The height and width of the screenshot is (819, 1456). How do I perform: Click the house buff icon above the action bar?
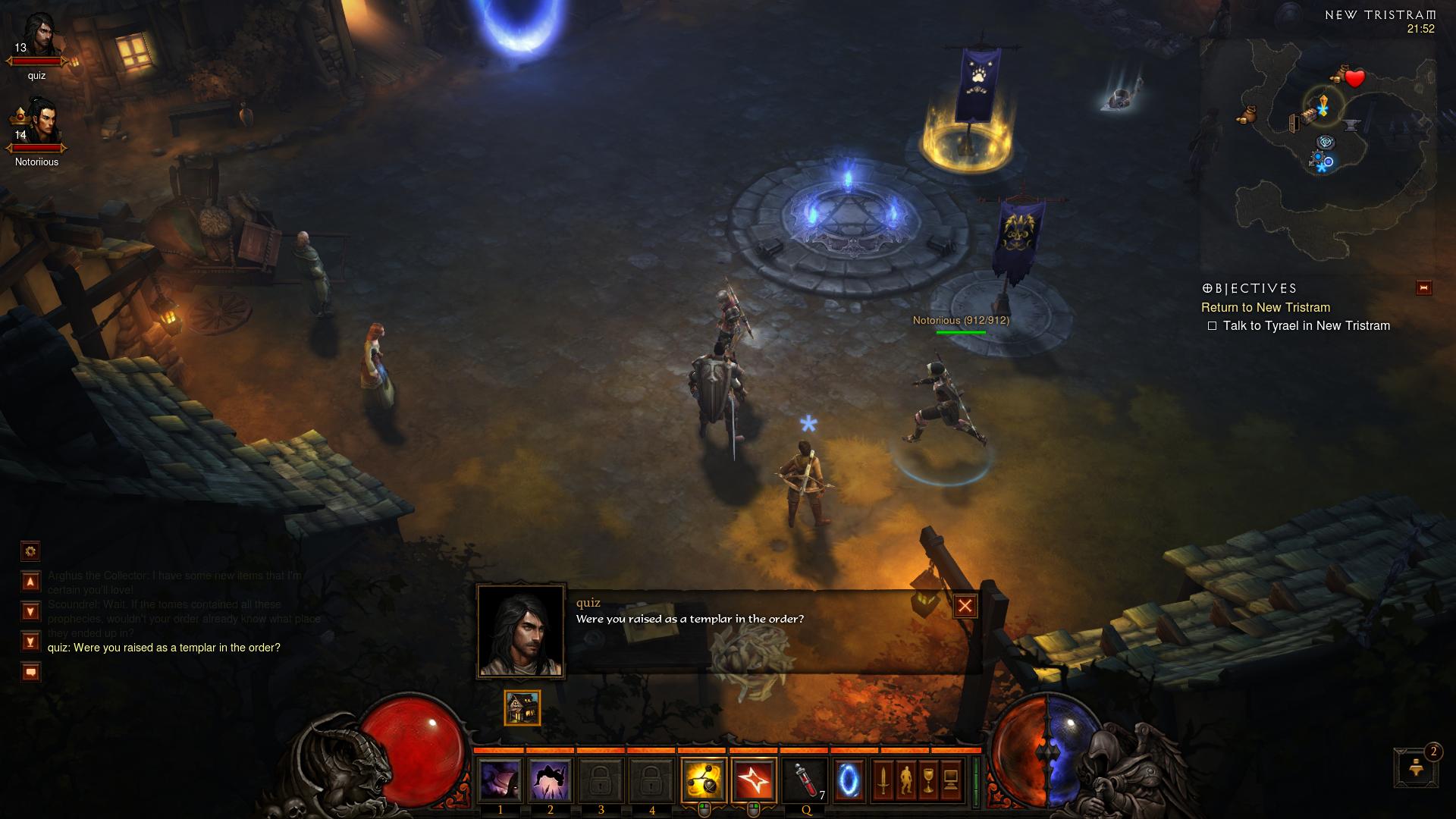click(522, 708)
